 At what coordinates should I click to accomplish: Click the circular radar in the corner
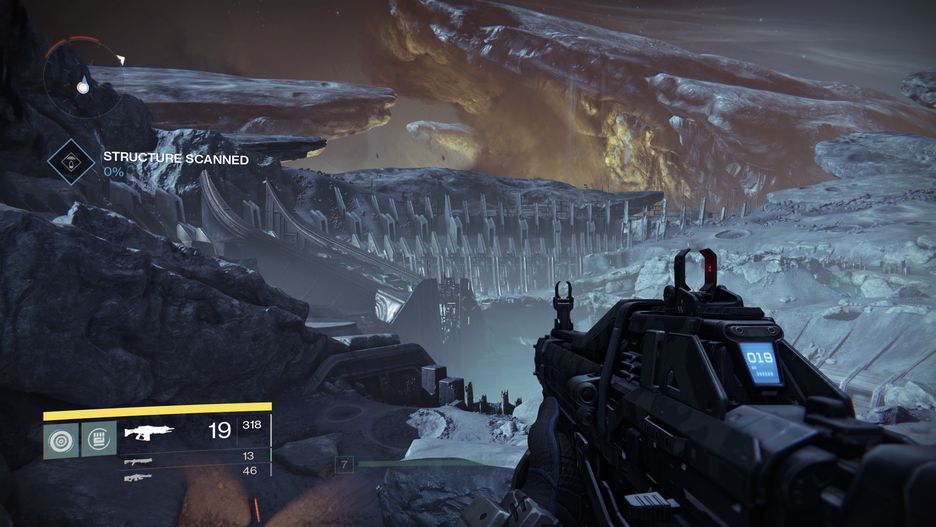(x=82, y=78)
